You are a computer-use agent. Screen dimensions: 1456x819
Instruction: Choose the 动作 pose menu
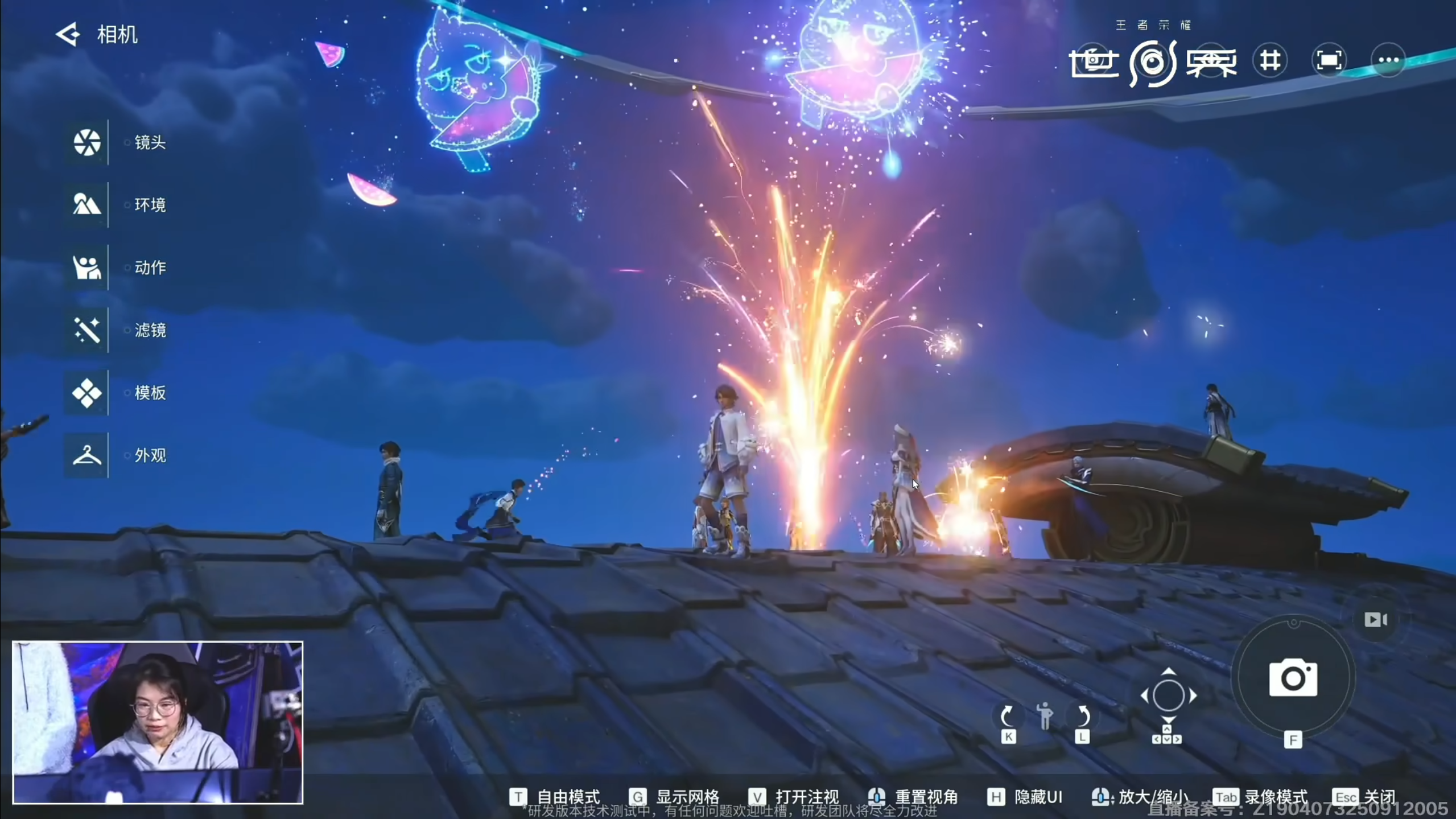pyautogui.click(x=87, y=267)
